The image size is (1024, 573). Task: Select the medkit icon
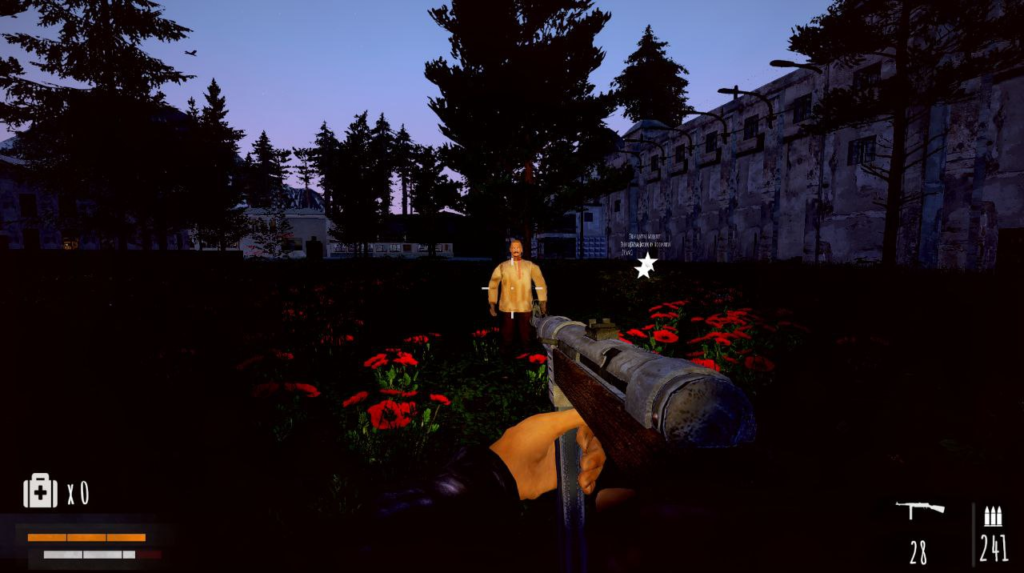[x=40, y=491]
